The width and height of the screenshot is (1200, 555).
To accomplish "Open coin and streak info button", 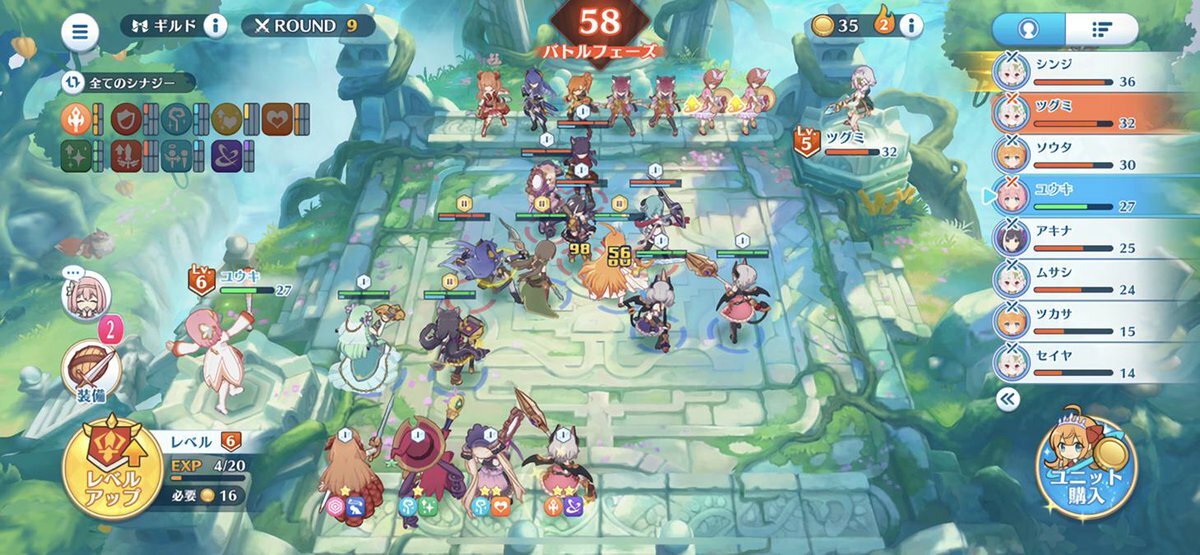I will coord(910,26).
